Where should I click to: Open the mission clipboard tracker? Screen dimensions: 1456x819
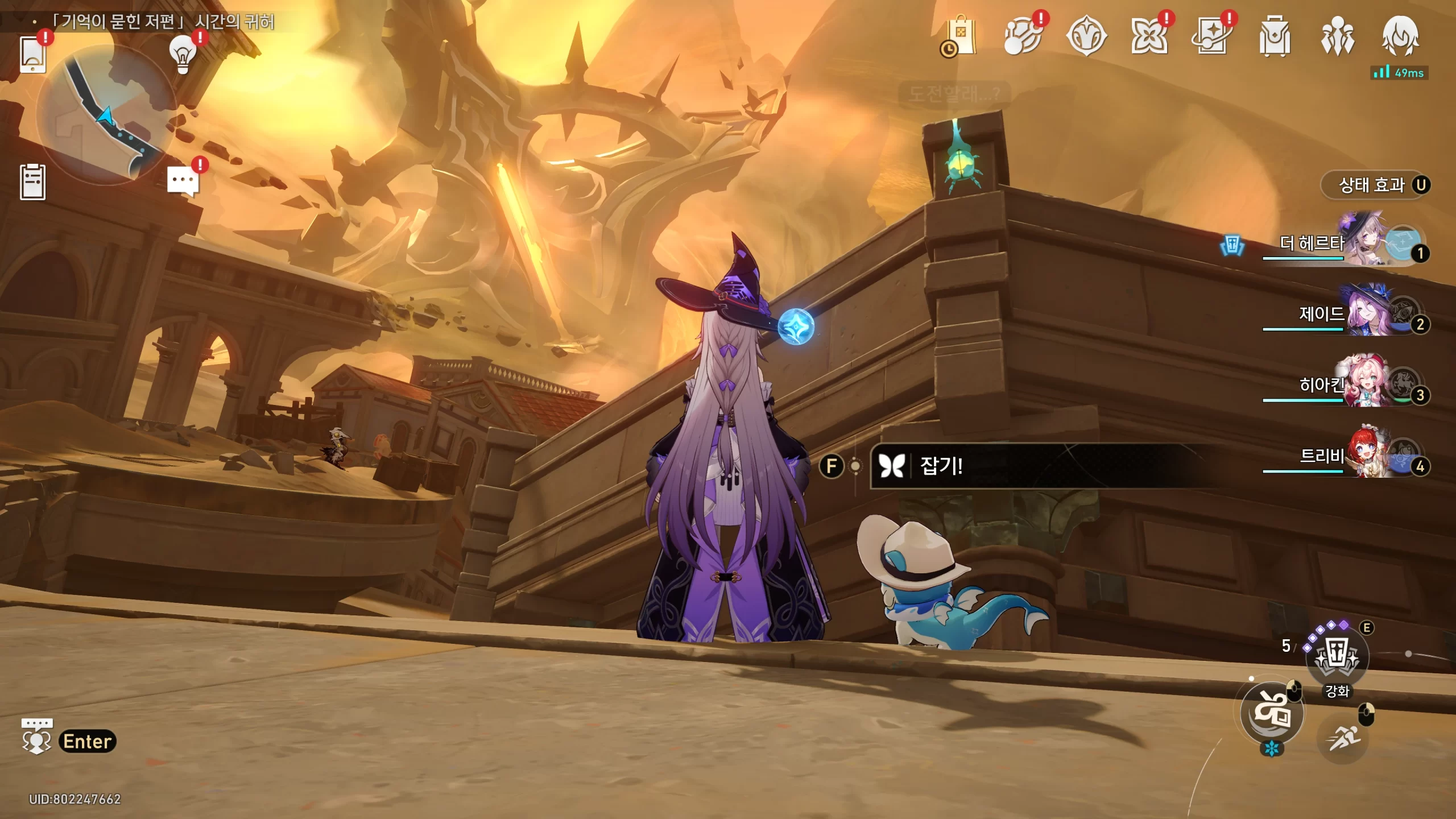click(32, 182)
